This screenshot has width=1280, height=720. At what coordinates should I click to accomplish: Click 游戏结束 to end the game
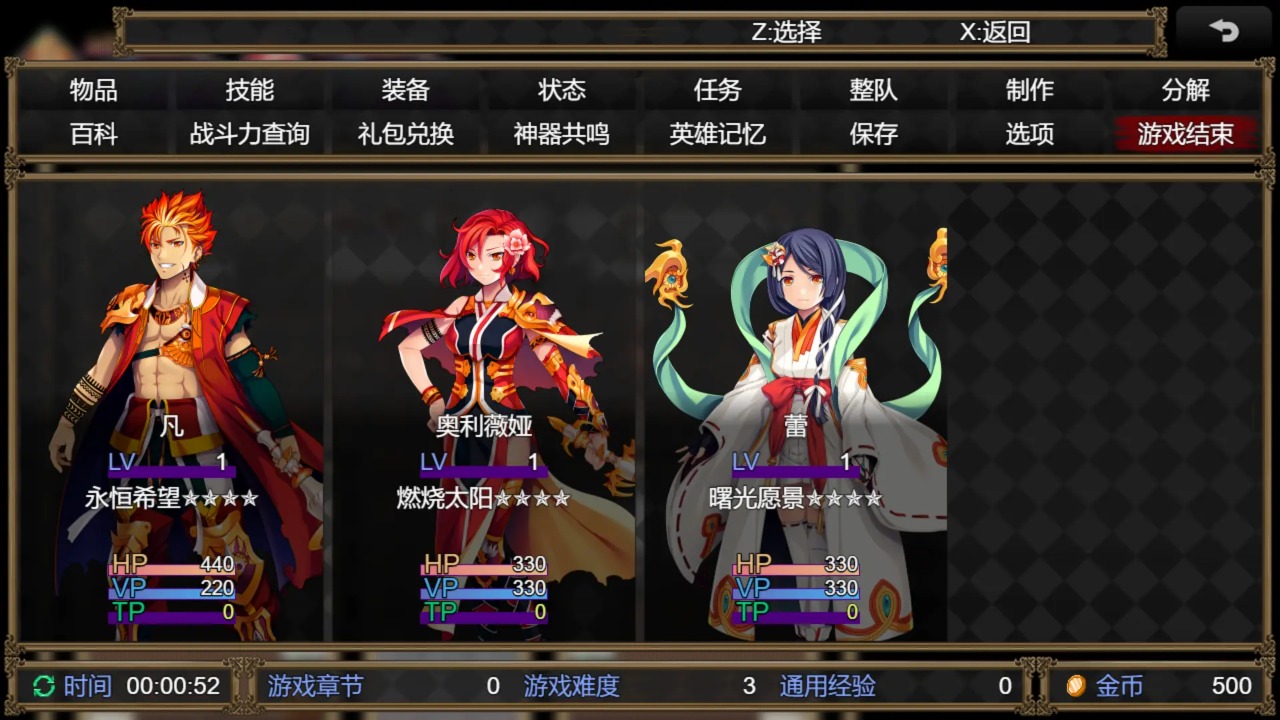click(1186, 134)
